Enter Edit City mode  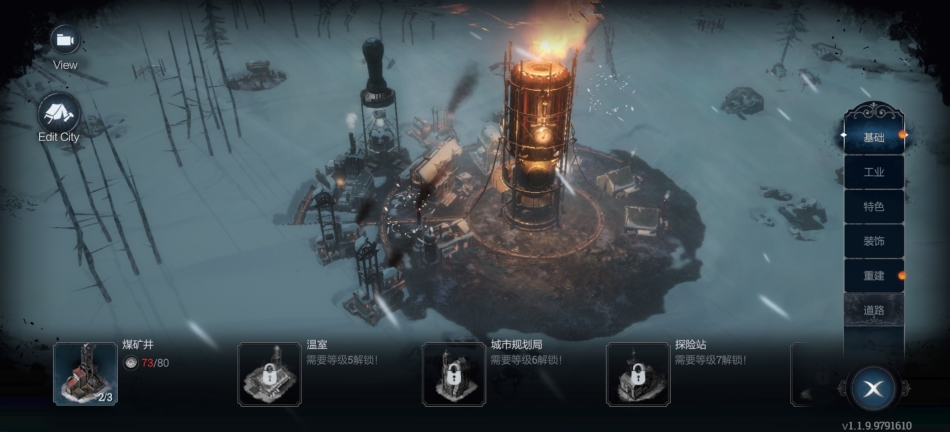59,115
